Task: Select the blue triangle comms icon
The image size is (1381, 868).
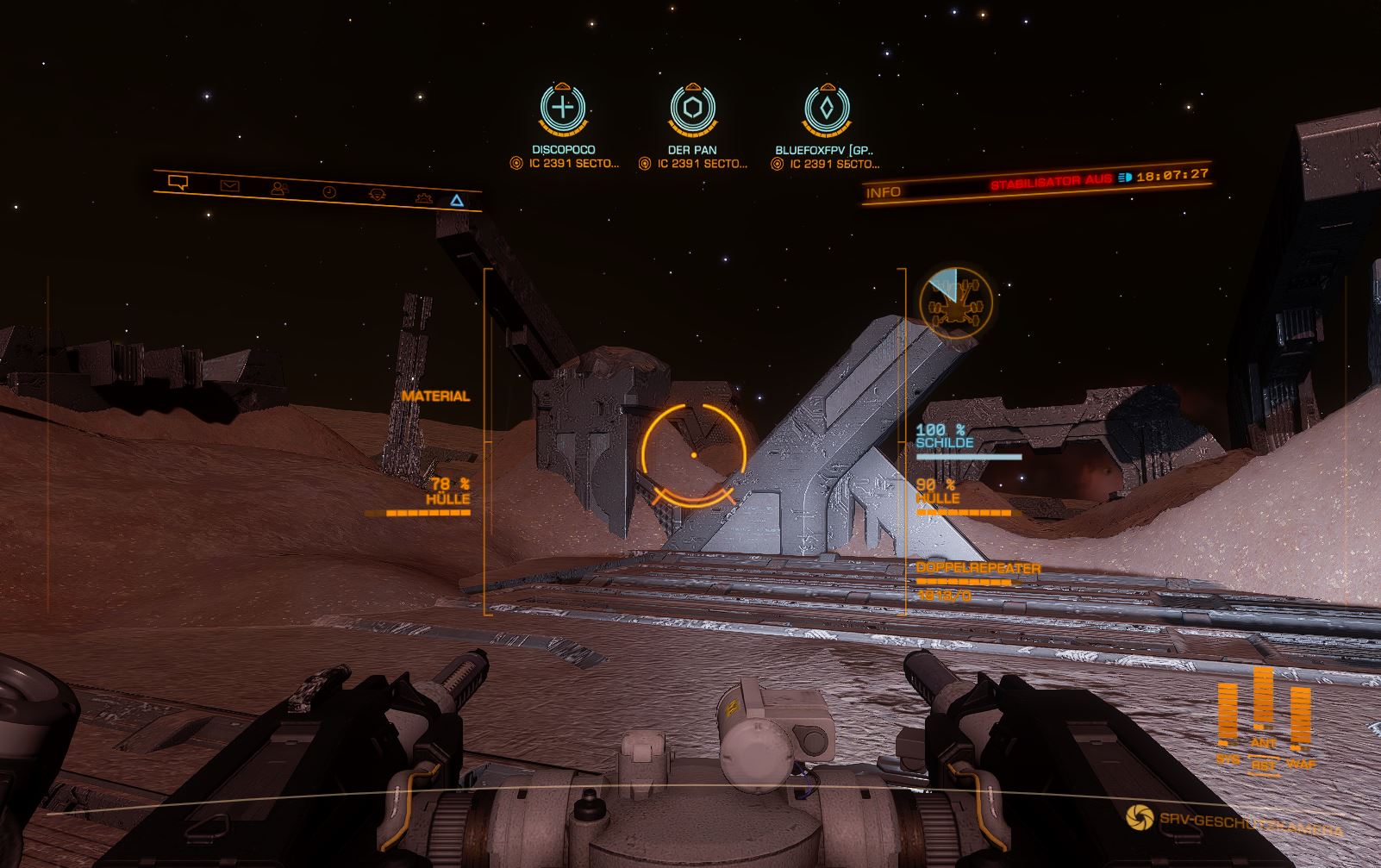Action: 458,201
